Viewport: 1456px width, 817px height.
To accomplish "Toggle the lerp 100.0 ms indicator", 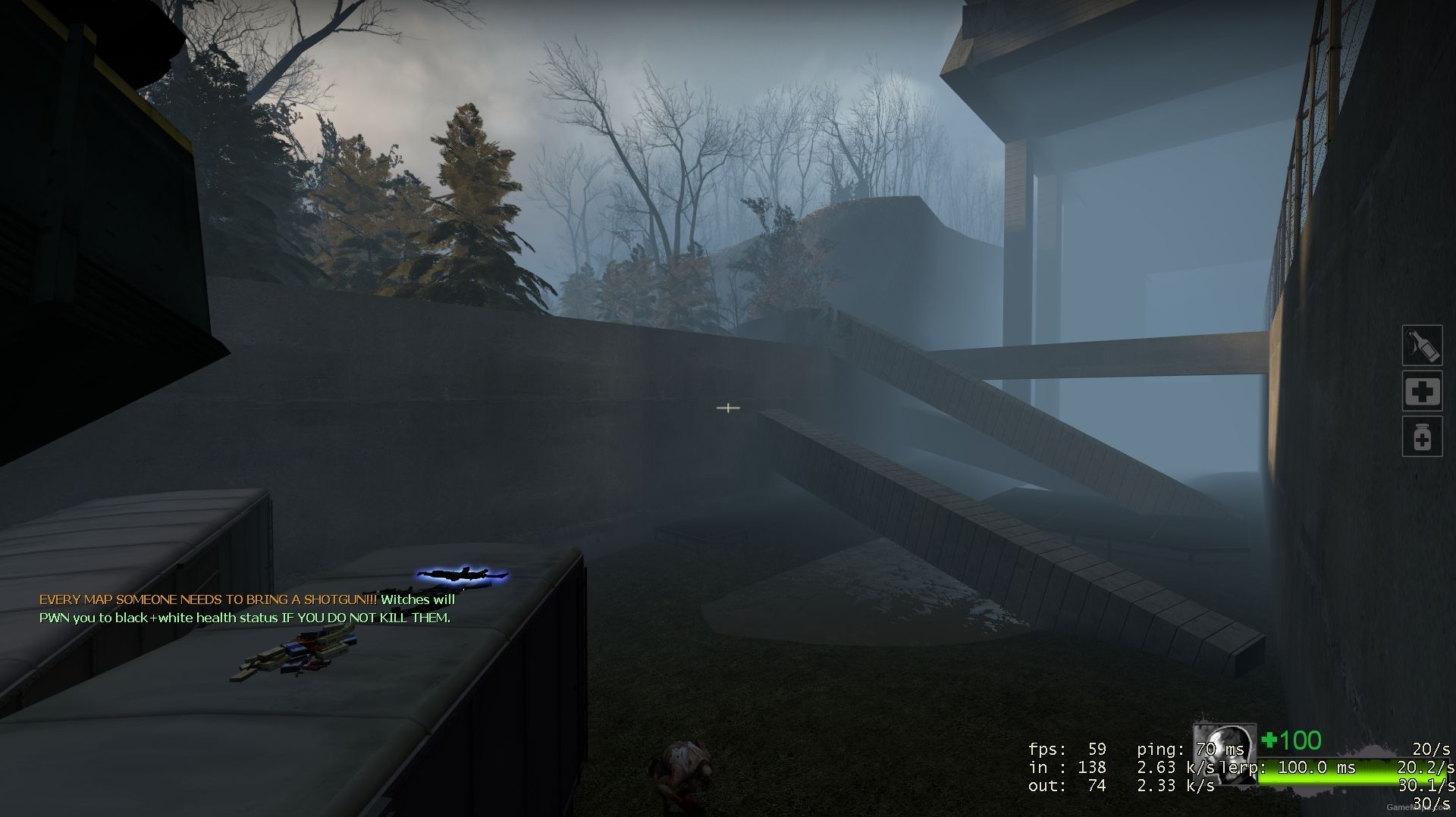I will [1304, 767].
